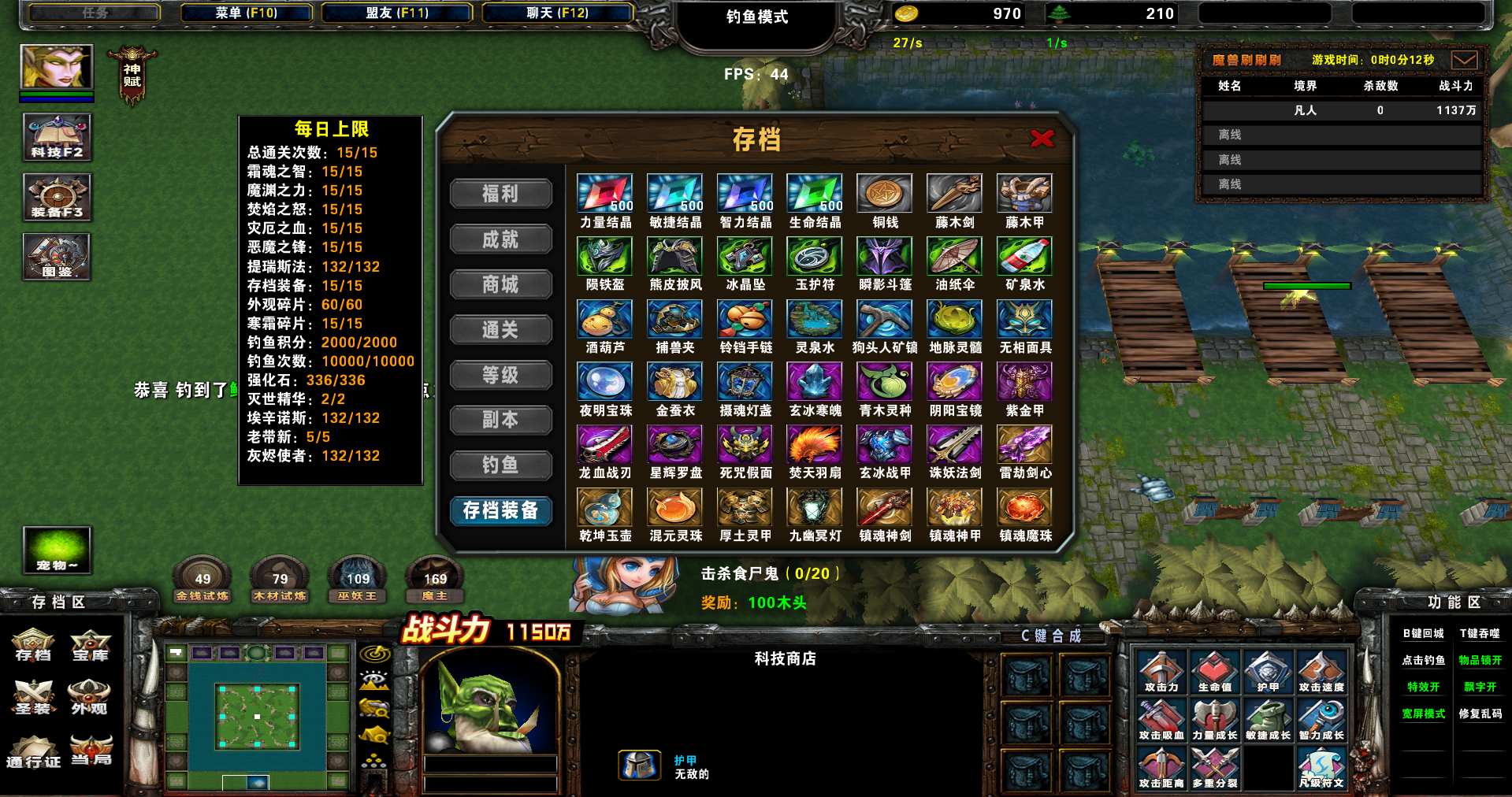Pick the 镇魂魔珠 item icon
The width and height of the screenshot is (1512, 797).
pyautogui.click(x=1024, y=507)
